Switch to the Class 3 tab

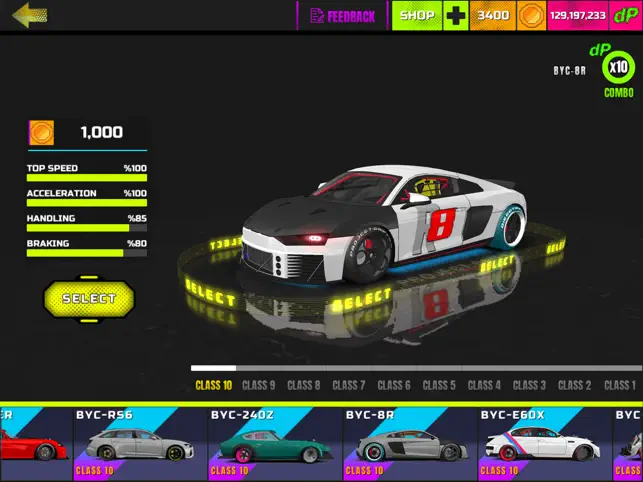pyautogui.click(x=529, y=385)
